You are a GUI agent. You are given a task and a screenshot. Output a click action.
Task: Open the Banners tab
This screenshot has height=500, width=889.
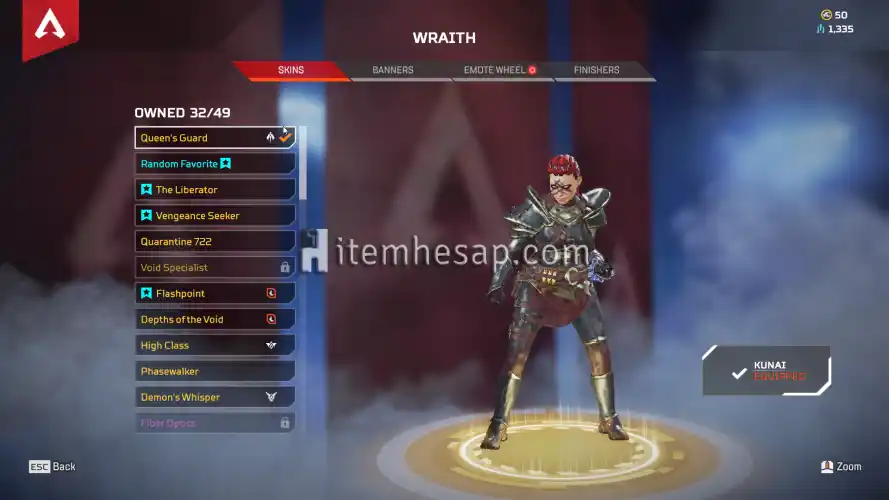pyautogui.click(x=392, y=71)
